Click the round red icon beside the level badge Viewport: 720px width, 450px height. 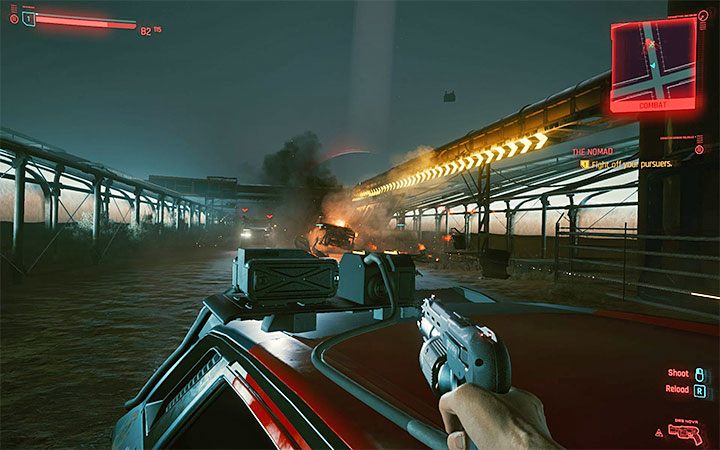click(13, 18)
